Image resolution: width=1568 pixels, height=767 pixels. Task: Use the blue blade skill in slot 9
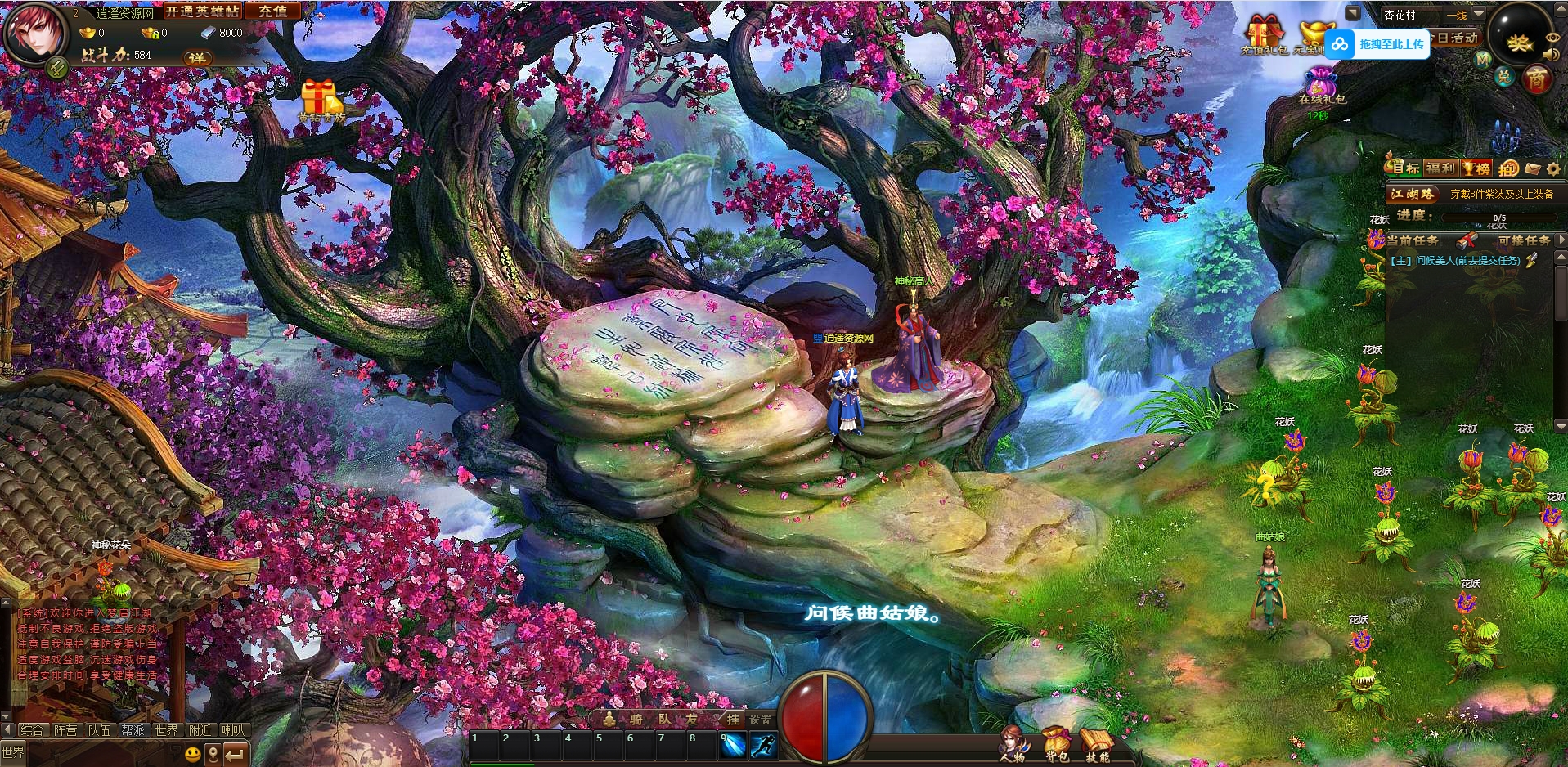pos(733,747)
